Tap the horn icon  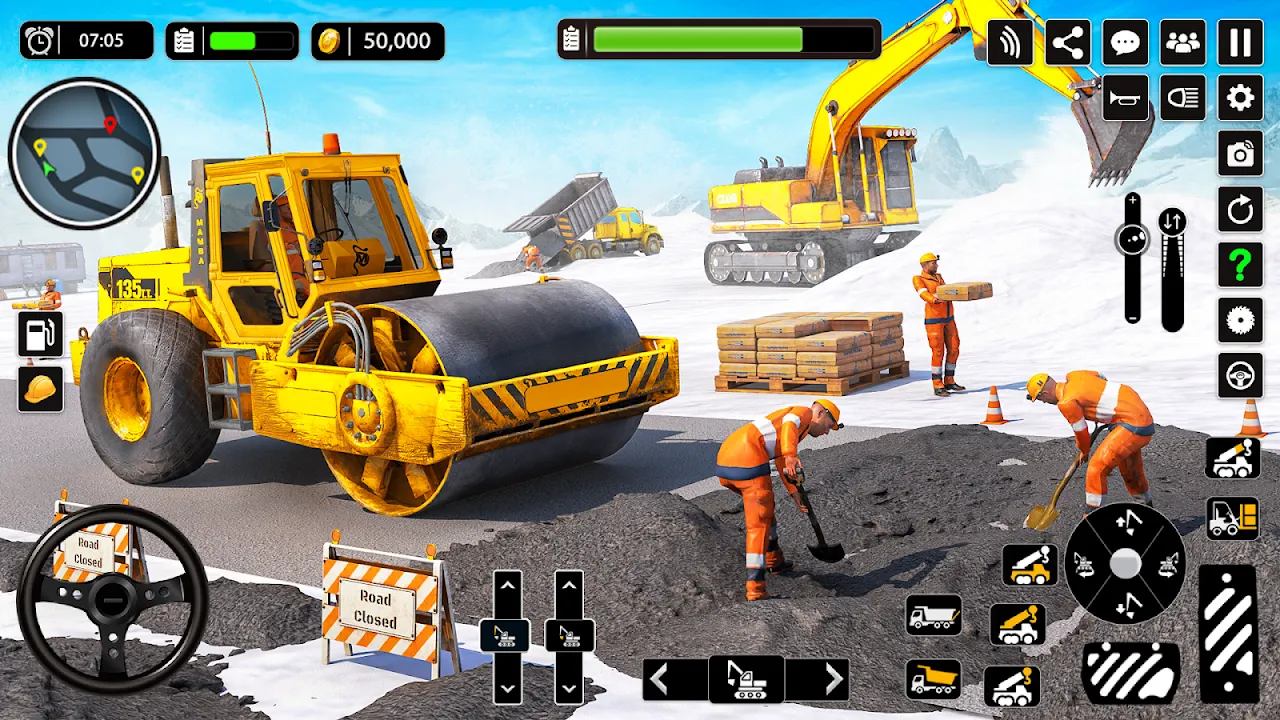(x=1125, y=100)
